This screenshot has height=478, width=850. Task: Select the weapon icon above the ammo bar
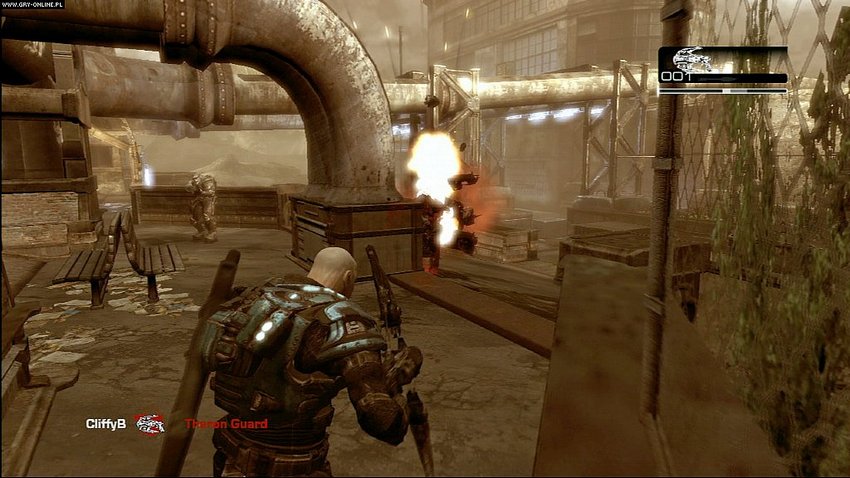pyautogui.click(x=693, y=59)
